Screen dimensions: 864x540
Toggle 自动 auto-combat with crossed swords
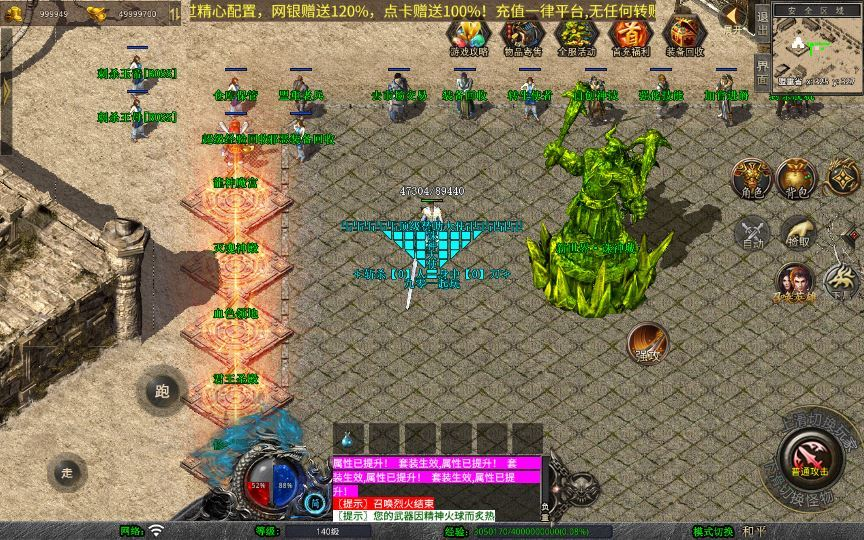coord(751,233)
